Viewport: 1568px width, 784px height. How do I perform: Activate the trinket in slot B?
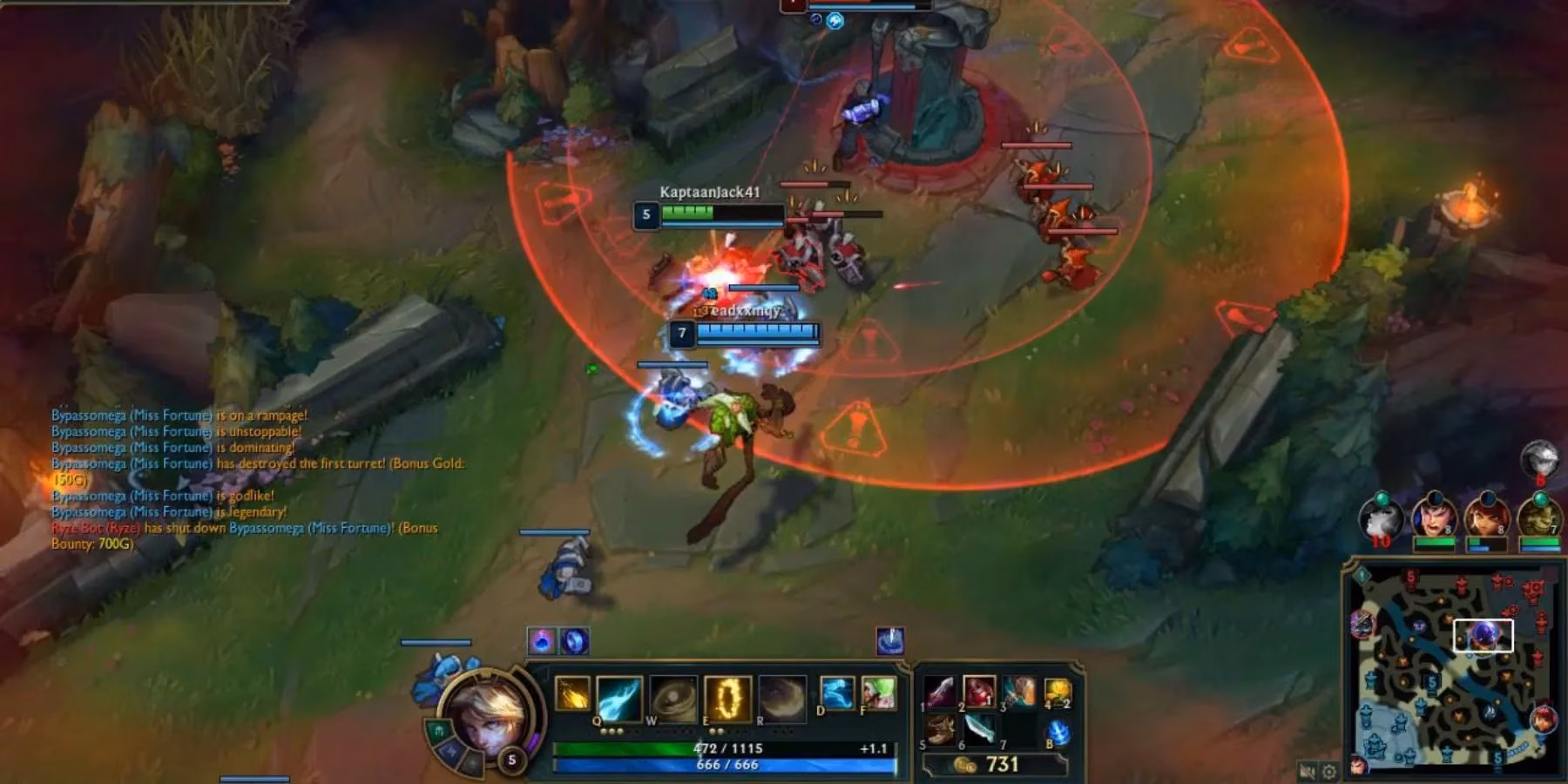(x=1058, y=731)
